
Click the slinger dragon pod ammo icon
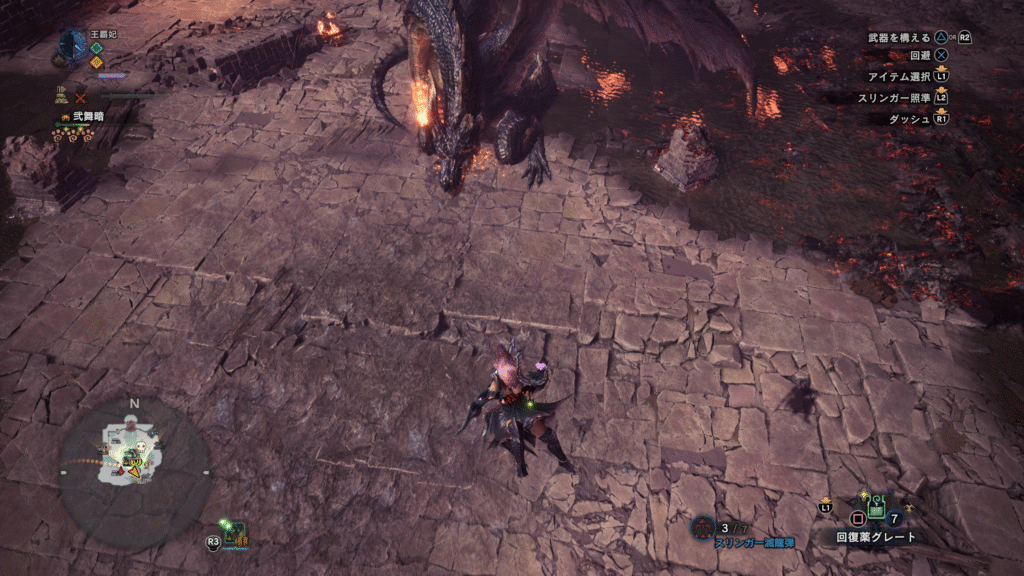703,526
